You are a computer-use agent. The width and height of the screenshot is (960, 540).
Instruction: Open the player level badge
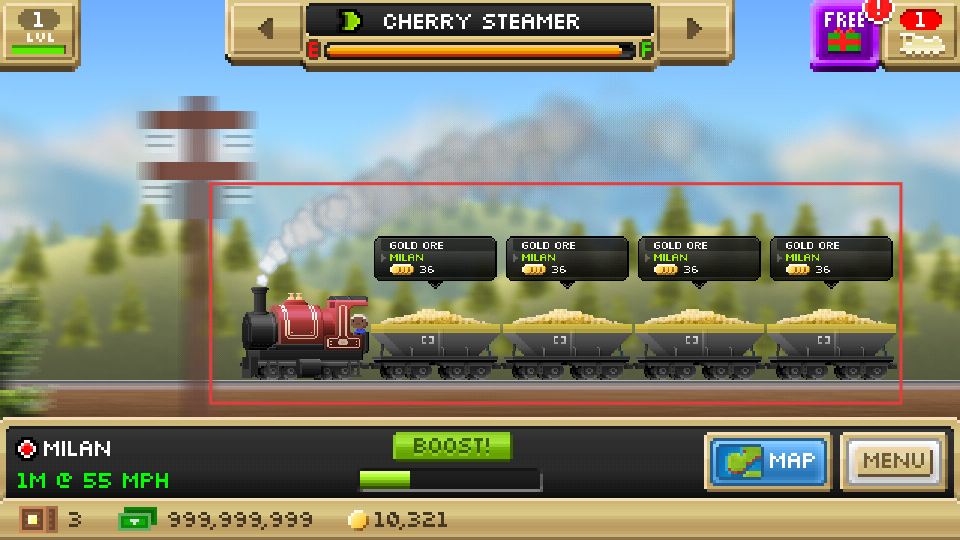38,30
